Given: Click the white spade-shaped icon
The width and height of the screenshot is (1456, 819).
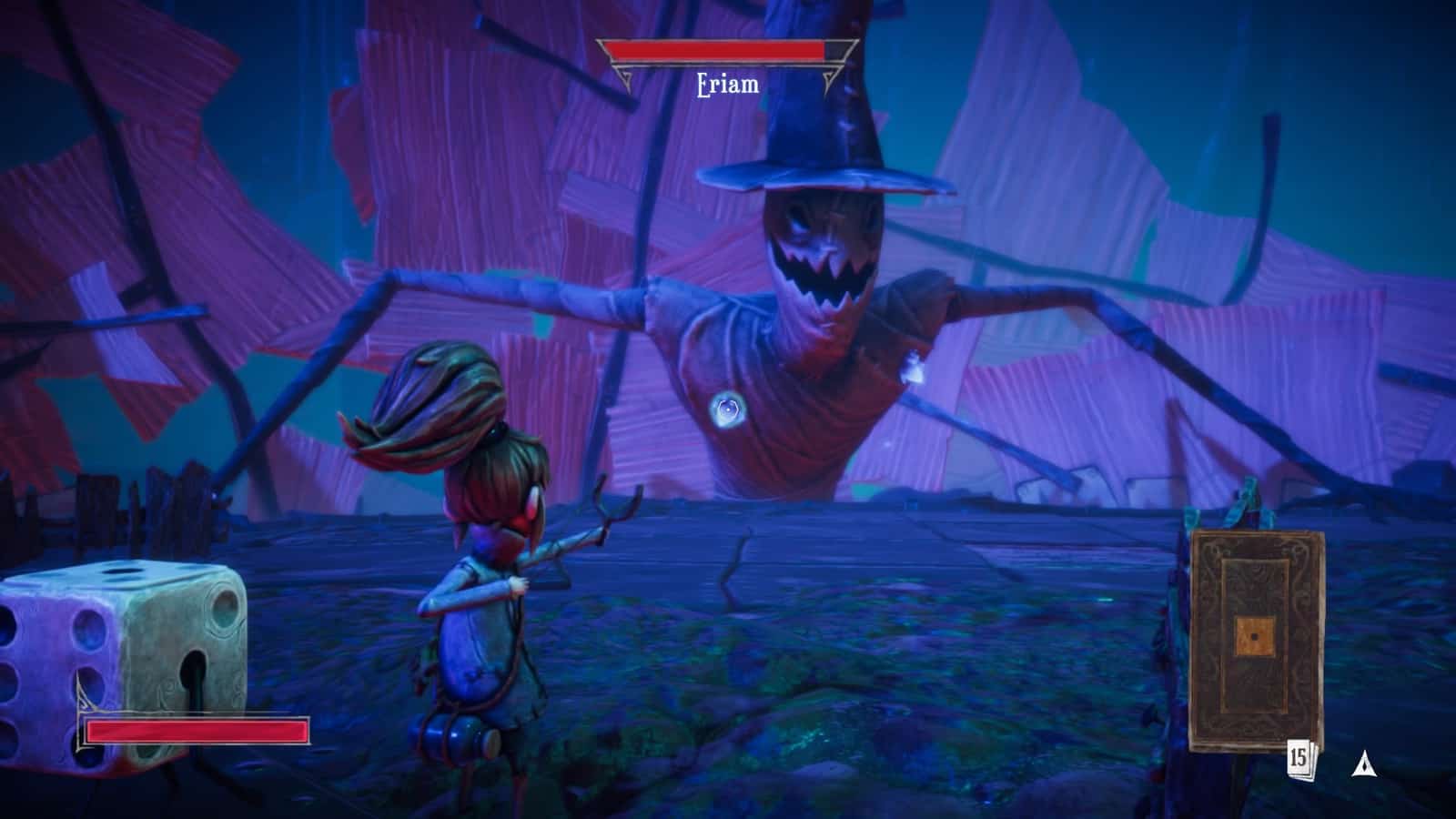Looking at the screenshot, I should pyautogui.click(x=1362, y=765).
